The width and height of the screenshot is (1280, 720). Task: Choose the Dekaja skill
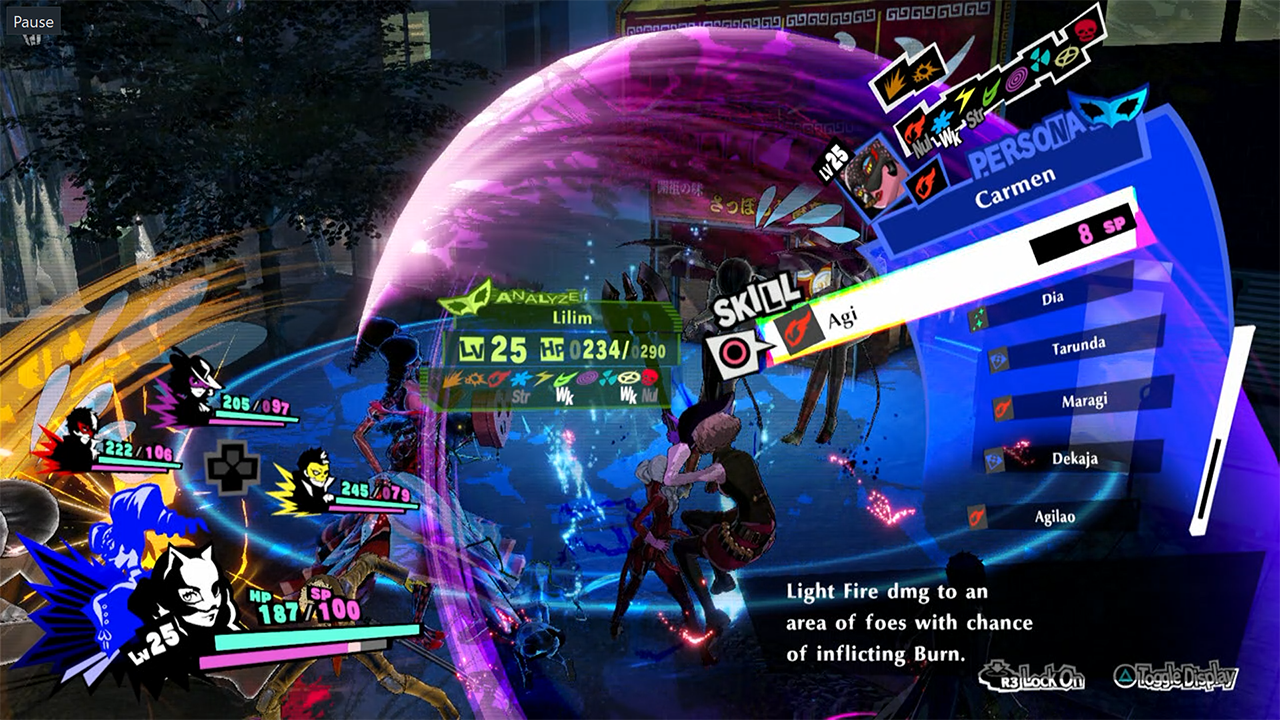click(x=1070, y=459)
